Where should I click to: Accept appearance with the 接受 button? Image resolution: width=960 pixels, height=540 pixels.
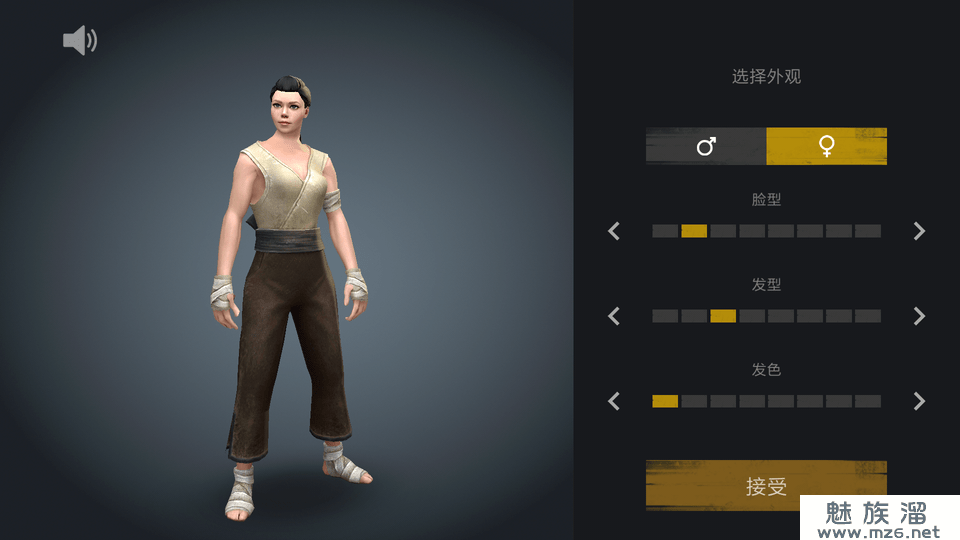766,485
